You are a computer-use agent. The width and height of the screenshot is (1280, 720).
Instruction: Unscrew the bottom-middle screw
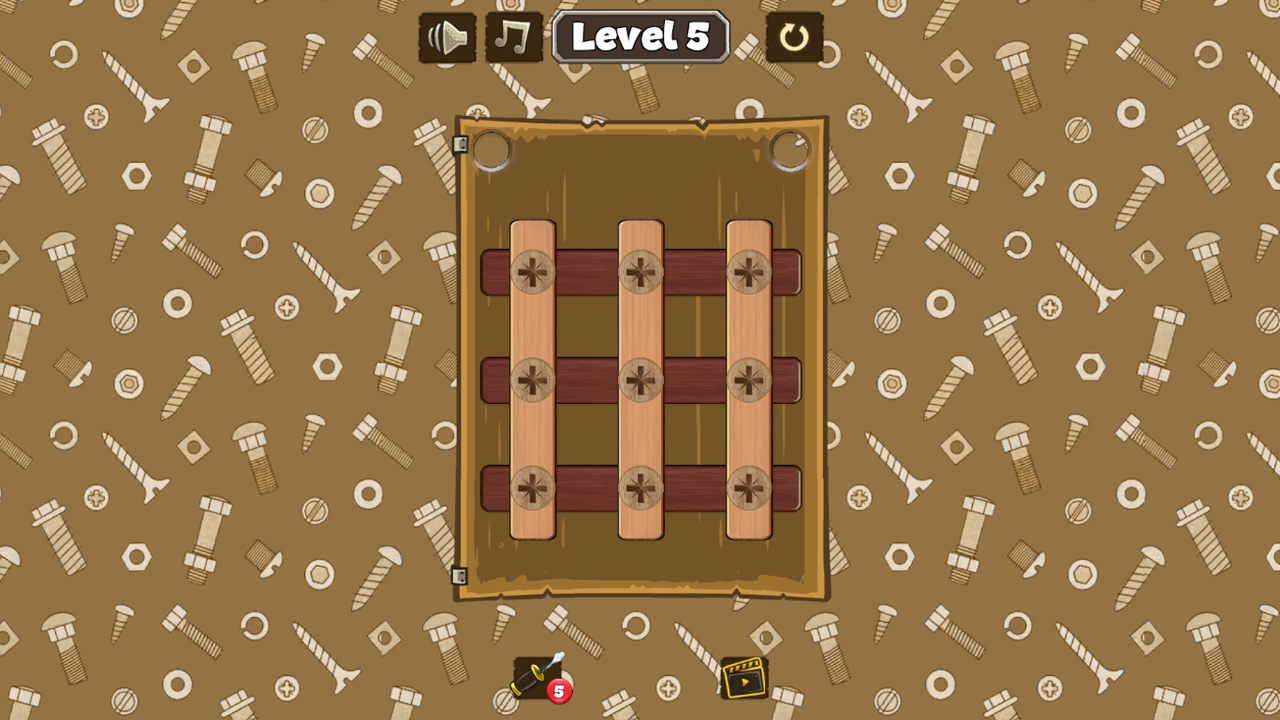641,490
